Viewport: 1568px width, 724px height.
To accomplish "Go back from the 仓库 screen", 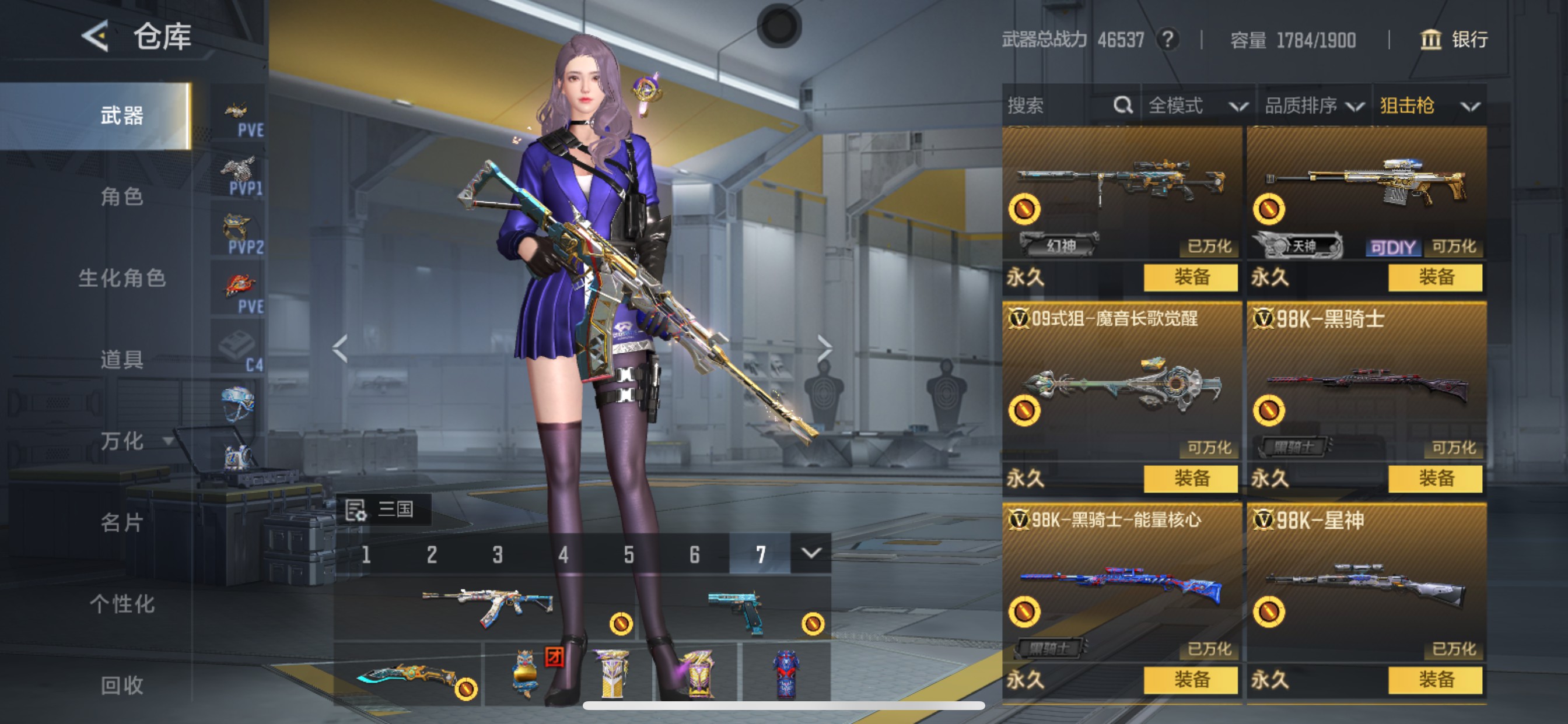I will tap(96, 36).
